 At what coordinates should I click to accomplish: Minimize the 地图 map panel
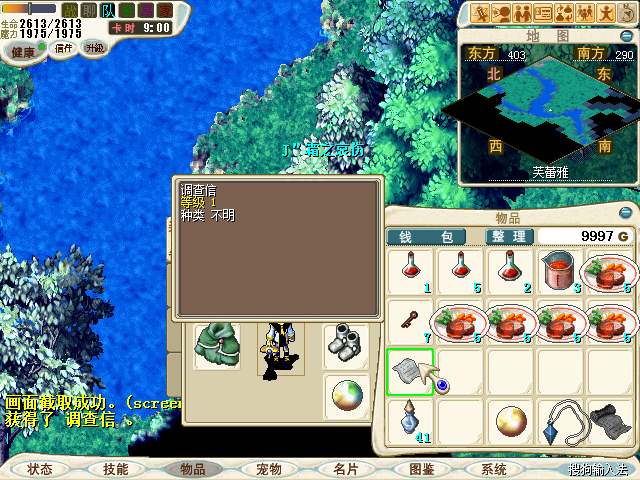tap(626, 34)
